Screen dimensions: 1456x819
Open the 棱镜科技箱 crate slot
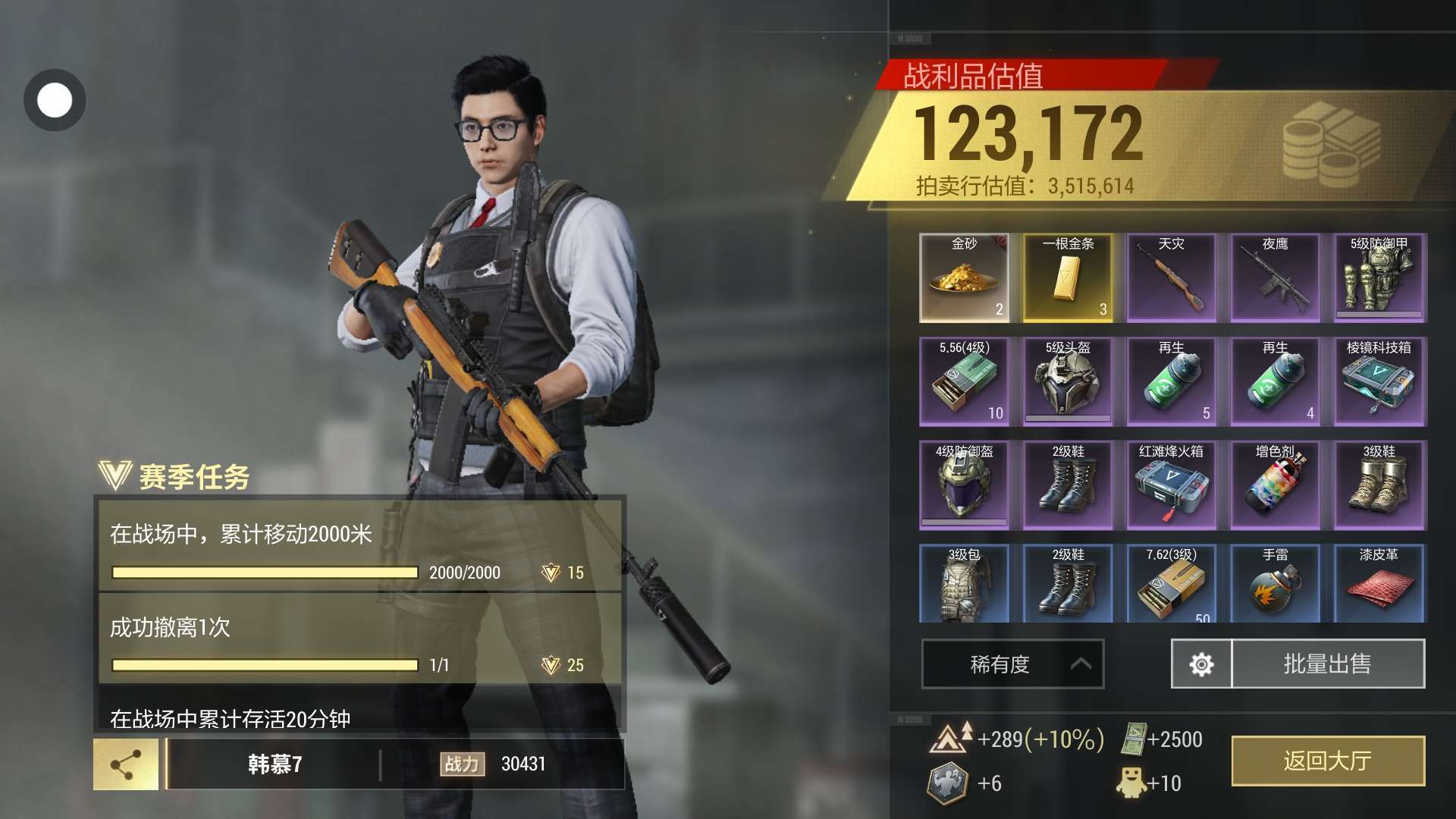(1379, 381)
